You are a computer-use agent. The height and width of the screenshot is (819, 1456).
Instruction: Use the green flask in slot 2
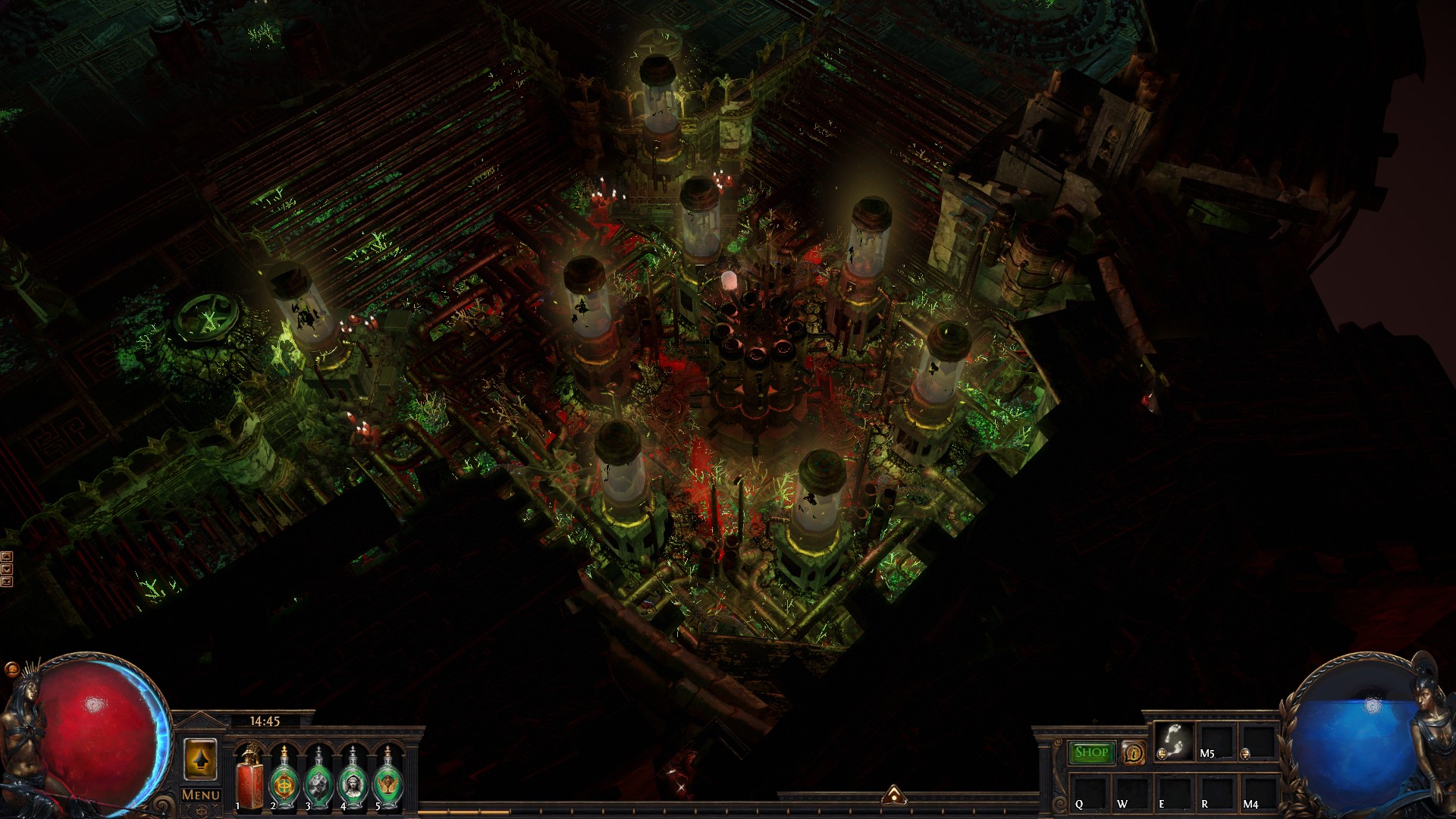pyautogui.click(x=284, y=778)
